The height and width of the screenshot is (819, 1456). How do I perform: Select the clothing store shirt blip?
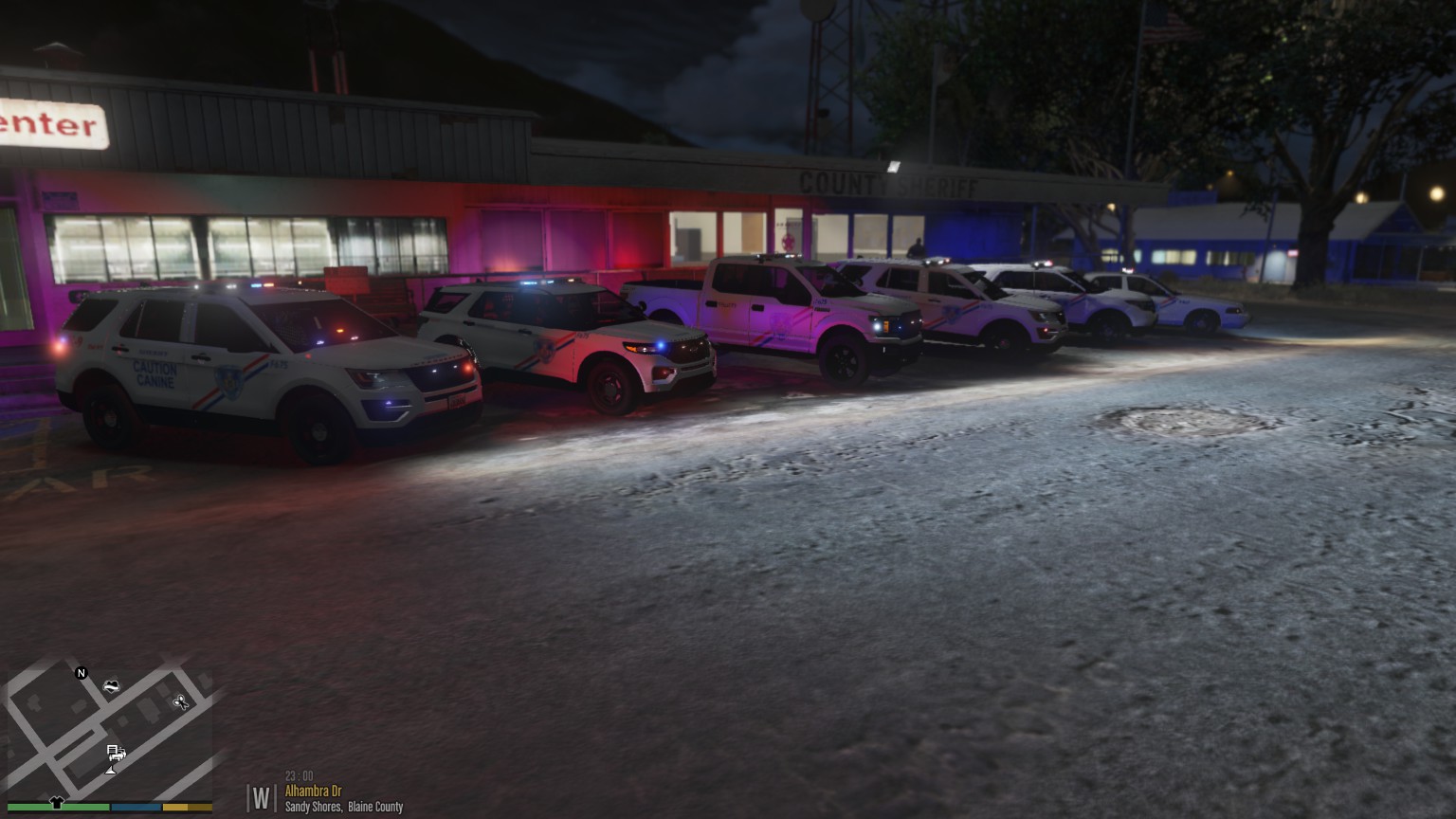point(56,802)
